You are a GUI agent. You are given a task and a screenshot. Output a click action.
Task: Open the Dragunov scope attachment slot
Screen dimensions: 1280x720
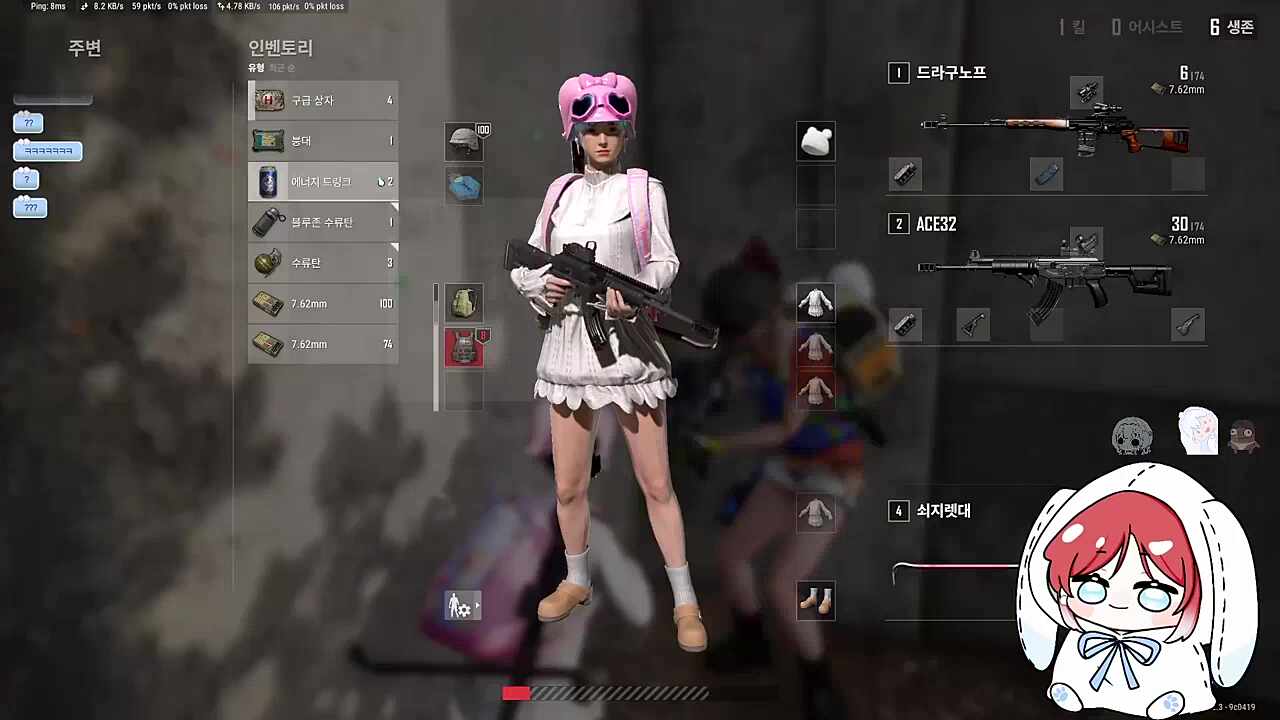1086,92
